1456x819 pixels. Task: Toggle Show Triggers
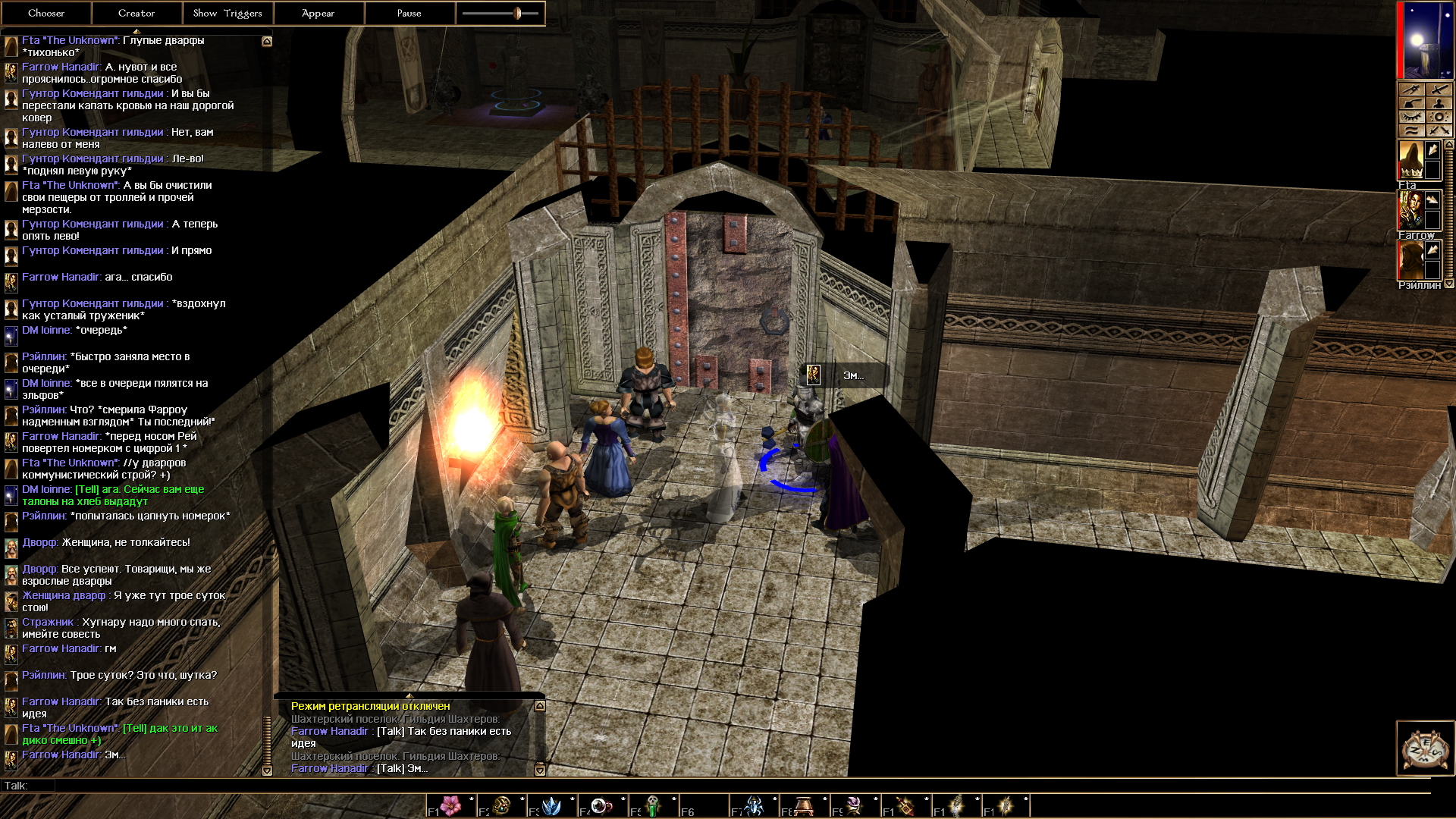click(227, 13)
